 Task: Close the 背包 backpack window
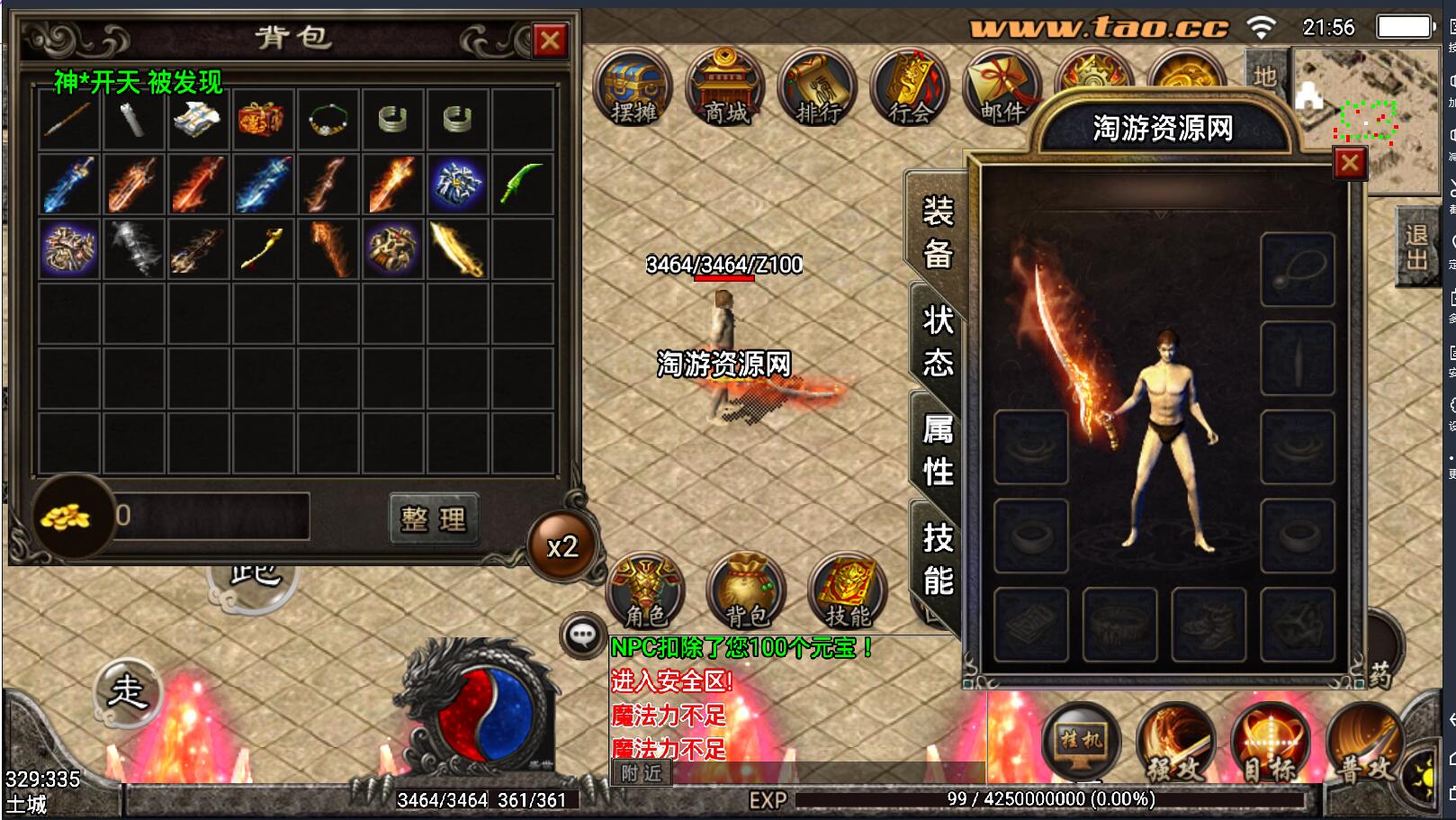pyautogui.click(x=550, y=41)
